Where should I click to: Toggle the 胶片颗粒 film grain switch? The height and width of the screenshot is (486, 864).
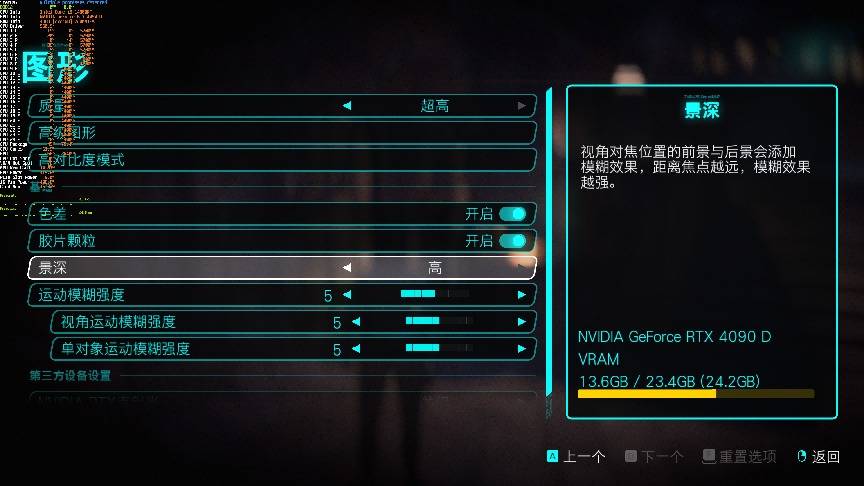[512, 241]
